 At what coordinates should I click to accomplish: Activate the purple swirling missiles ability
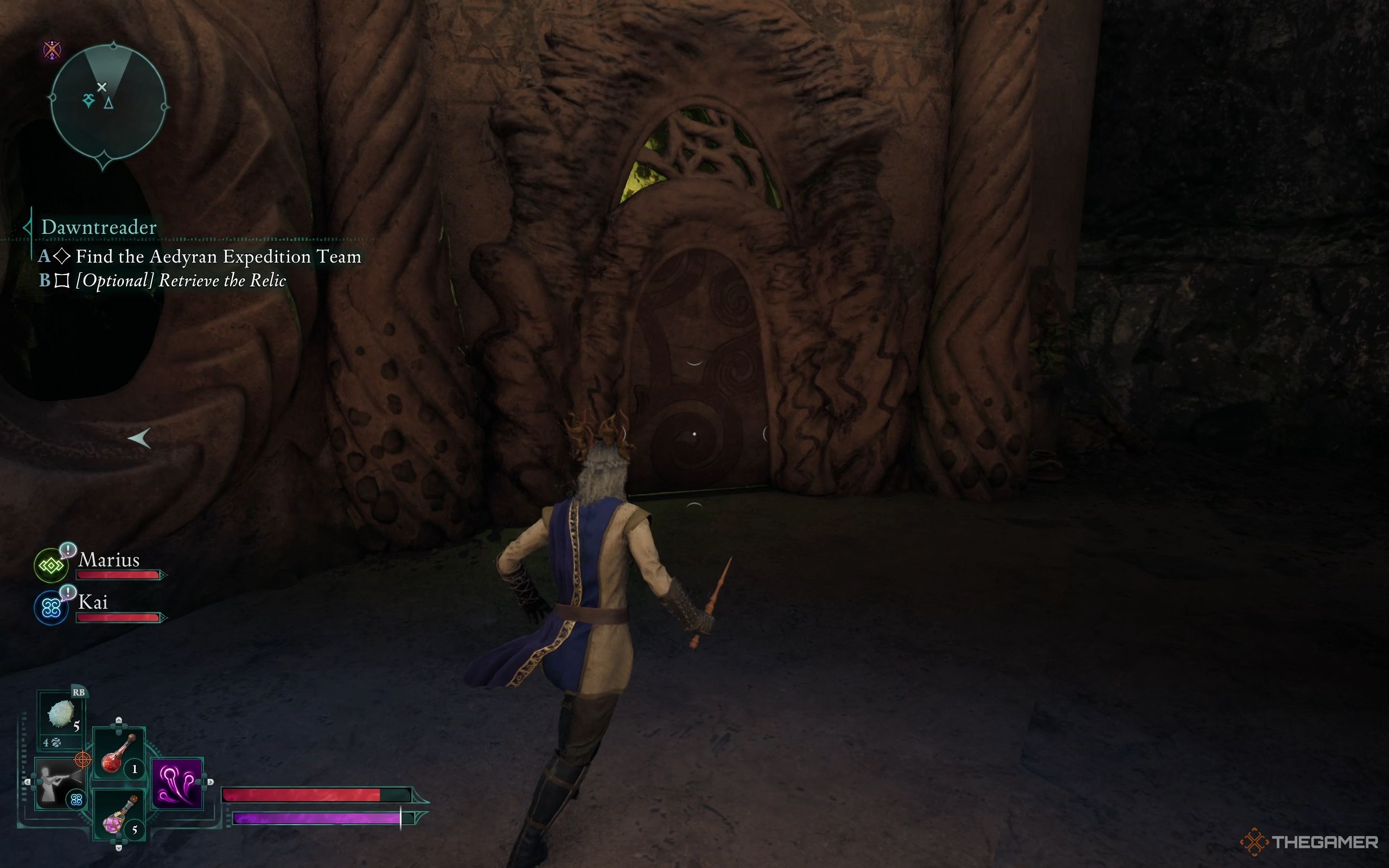(x=177, y=783)
